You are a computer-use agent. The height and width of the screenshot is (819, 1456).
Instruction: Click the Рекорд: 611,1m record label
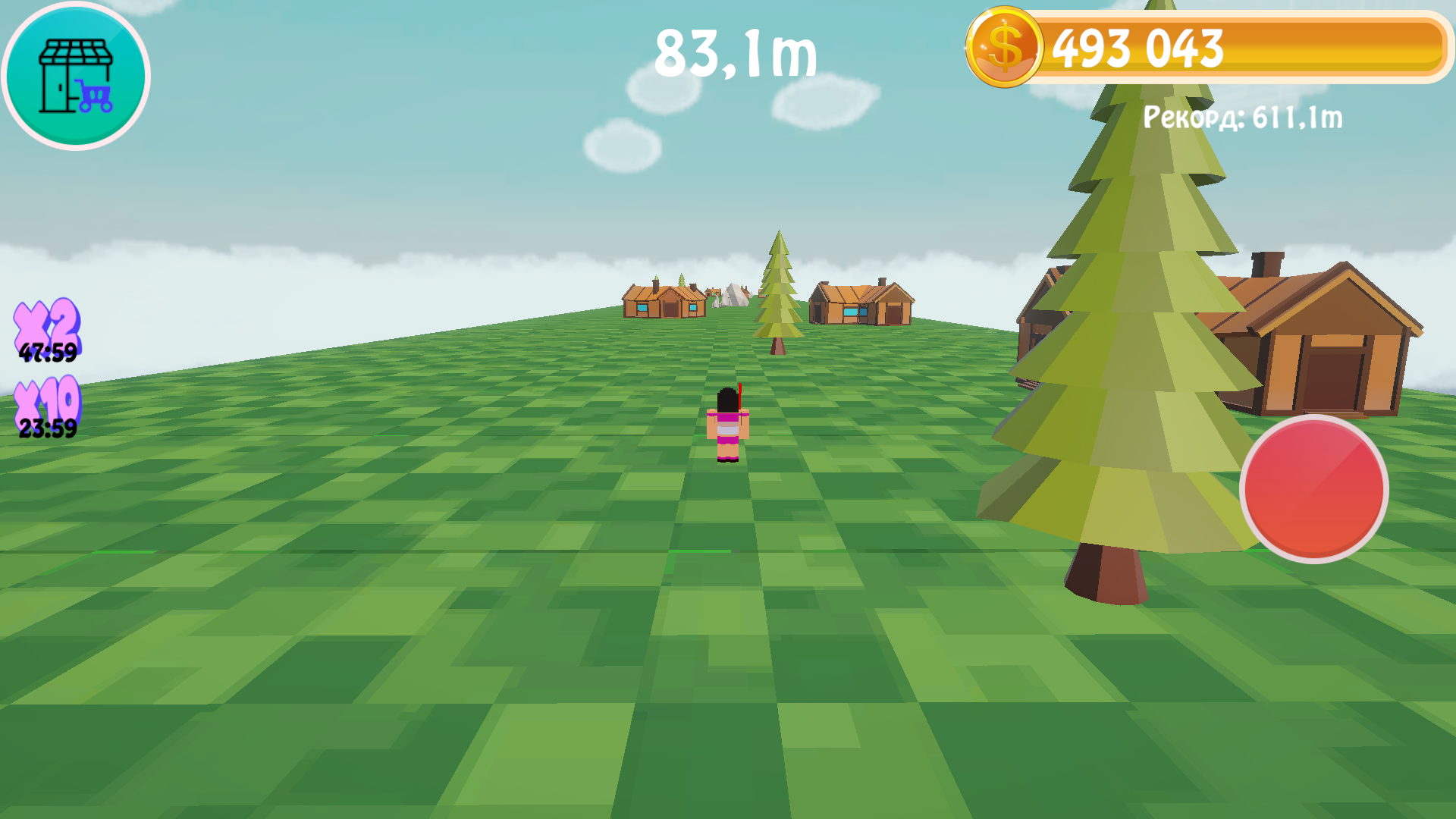1241,118
